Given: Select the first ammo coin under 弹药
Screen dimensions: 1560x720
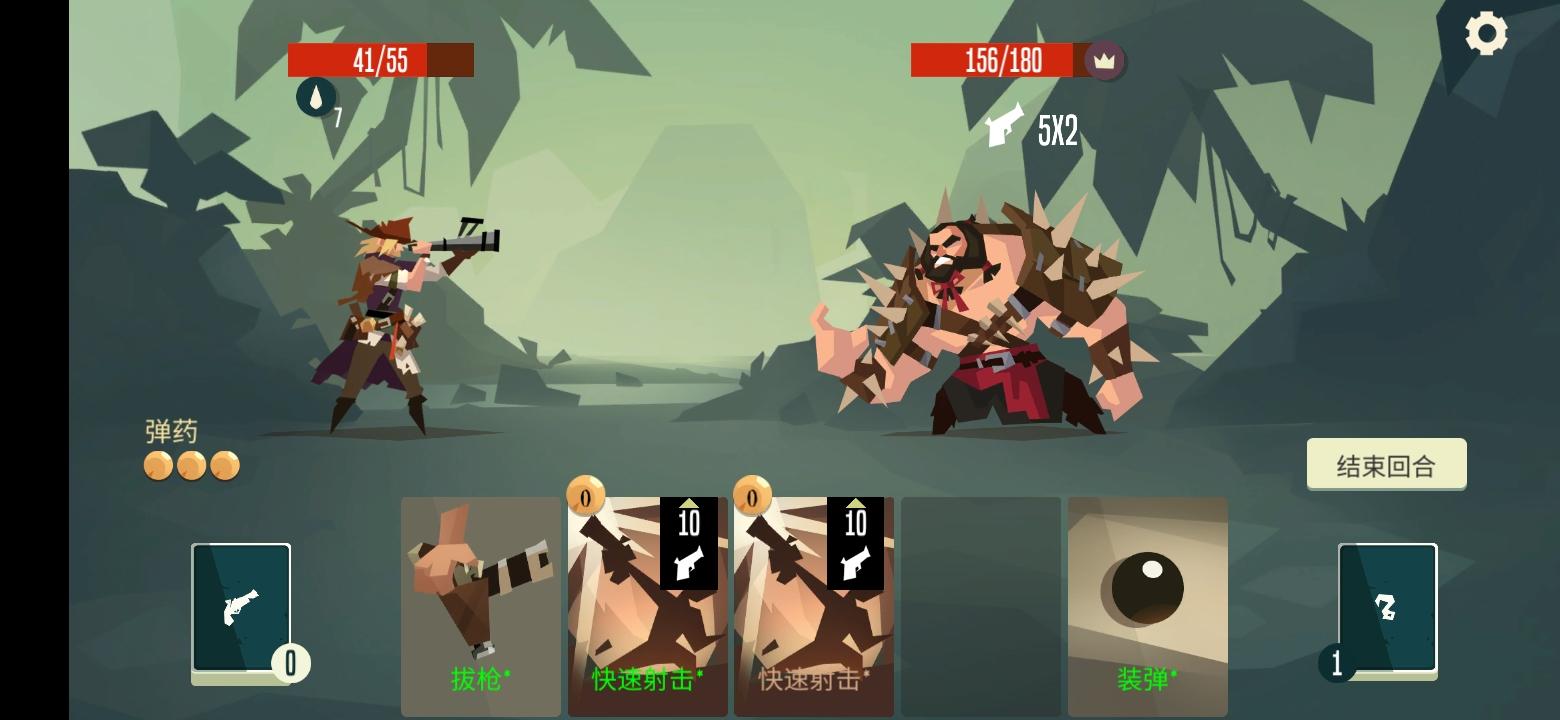Looking at the screenshot, I should 157,466.
